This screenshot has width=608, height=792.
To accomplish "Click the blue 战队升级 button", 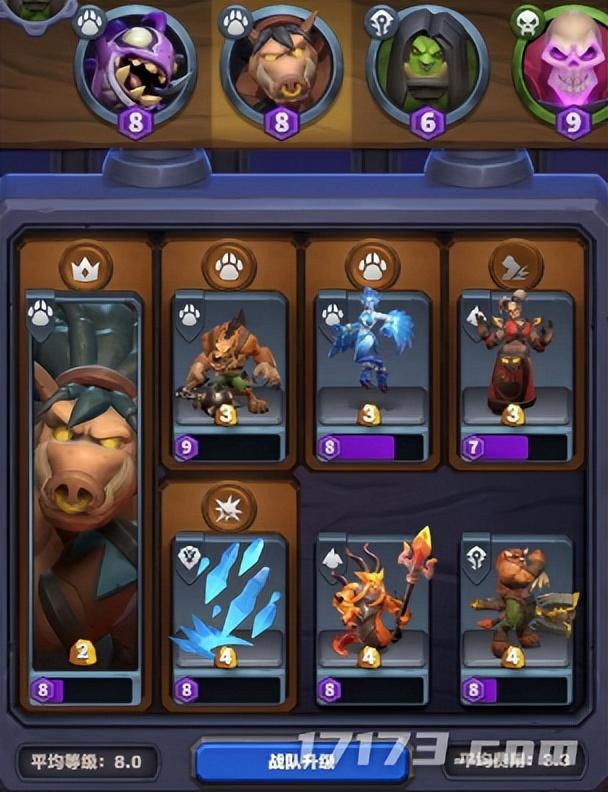I will 300,760.
